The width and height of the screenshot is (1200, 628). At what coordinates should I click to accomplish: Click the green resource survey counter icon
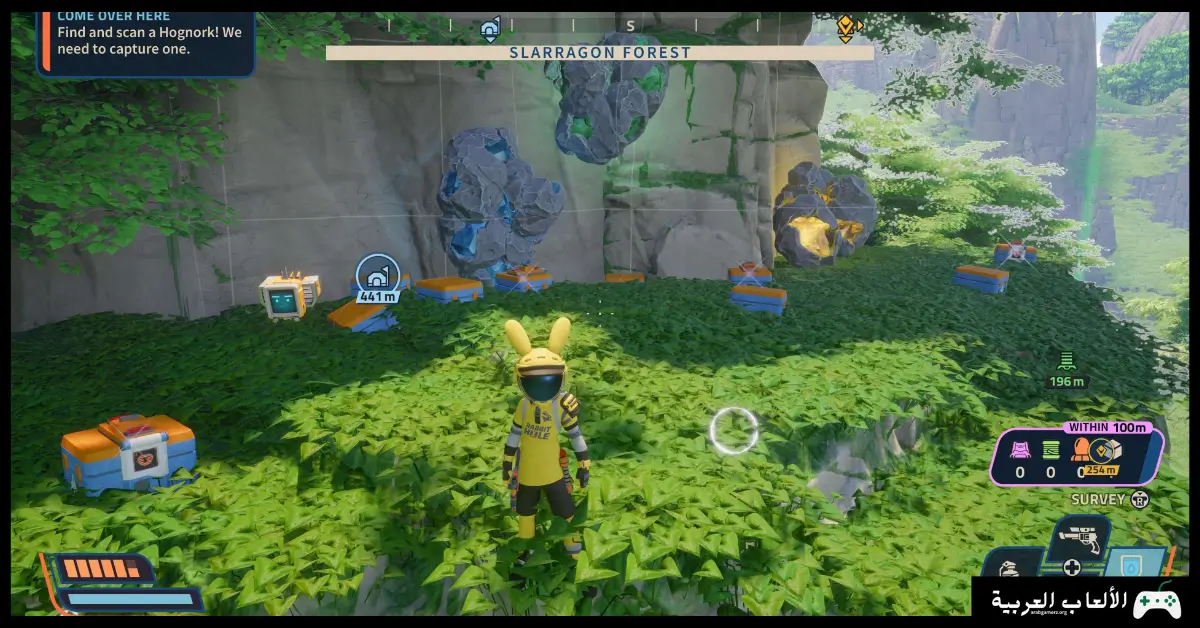tap(1050, 450)
